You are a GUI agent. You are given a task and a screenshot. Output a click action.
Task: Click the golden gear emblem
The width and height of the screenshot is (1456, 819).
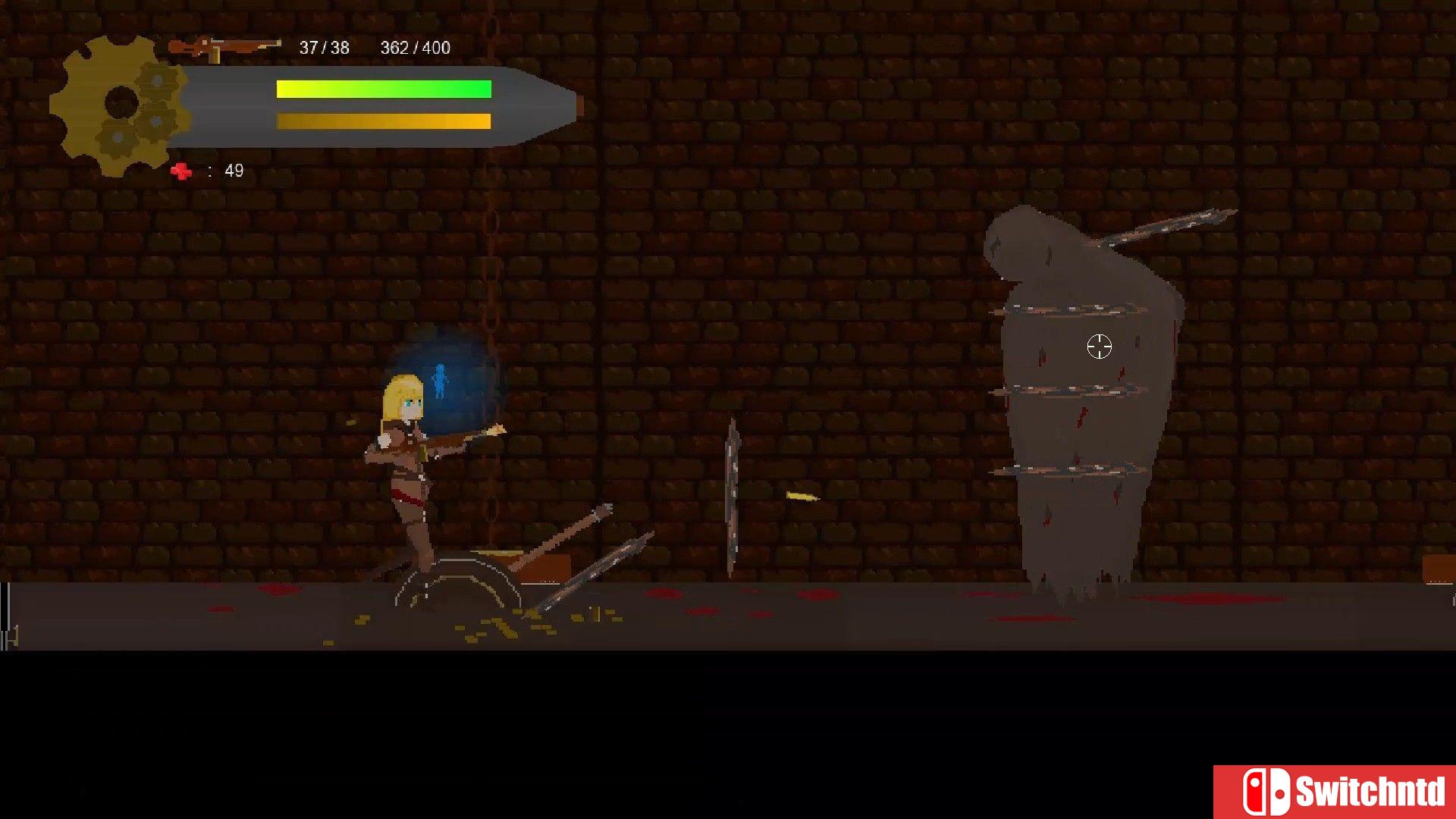[x=119, y=105]
